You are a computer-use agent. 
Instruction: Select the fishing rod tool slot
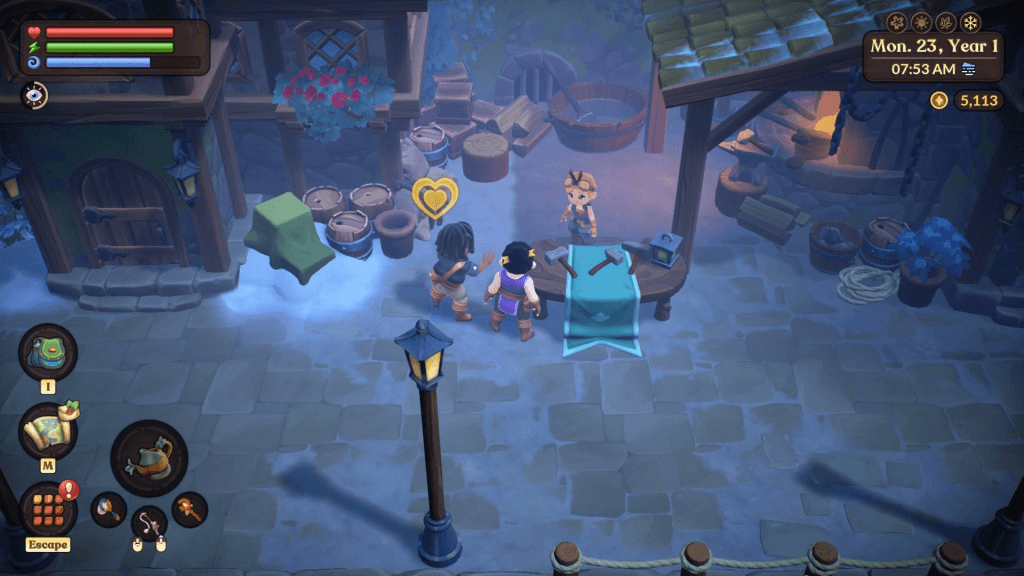point(149,523)
